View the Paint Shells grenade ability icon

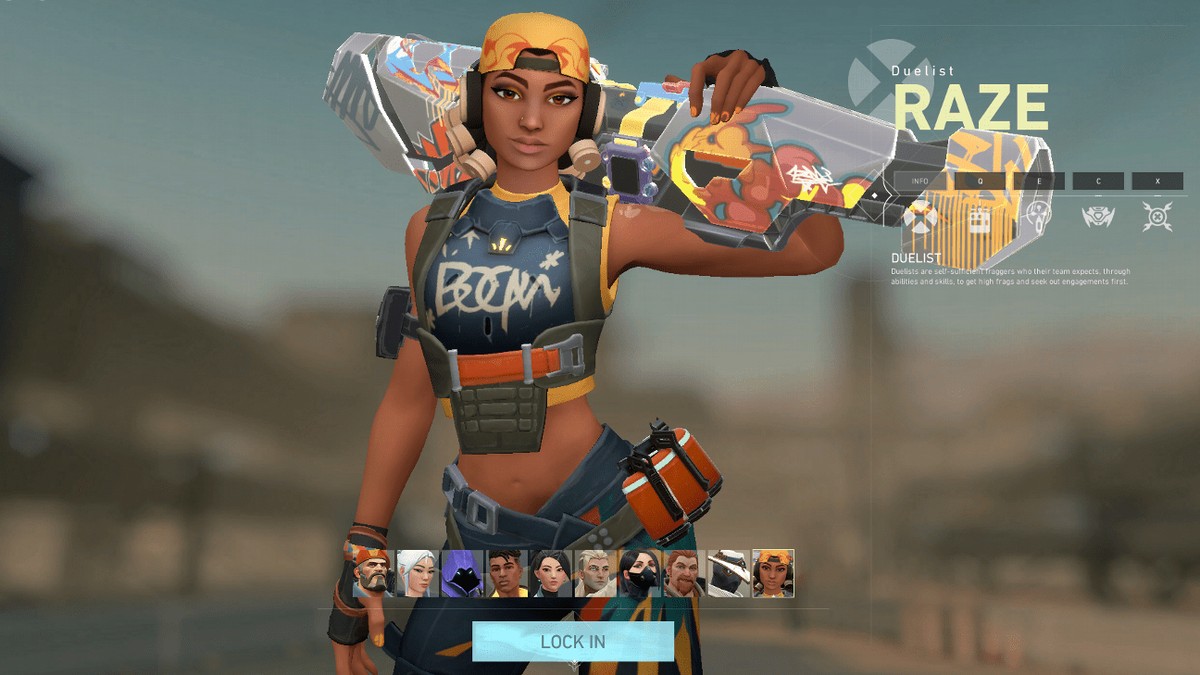1038,216
